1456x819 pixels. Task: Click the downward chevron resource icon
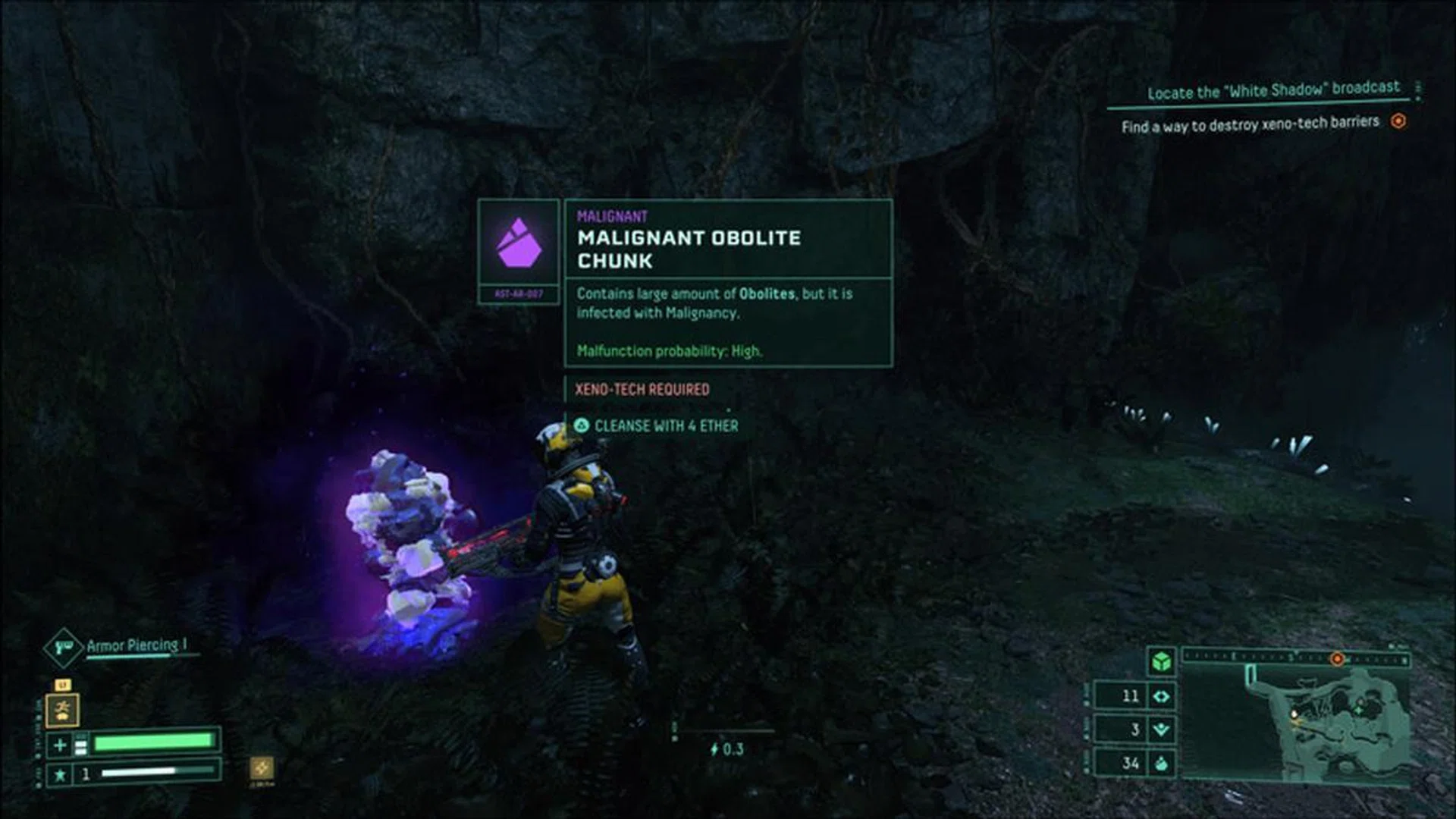pyautogui.click(x=1161, y=730)
